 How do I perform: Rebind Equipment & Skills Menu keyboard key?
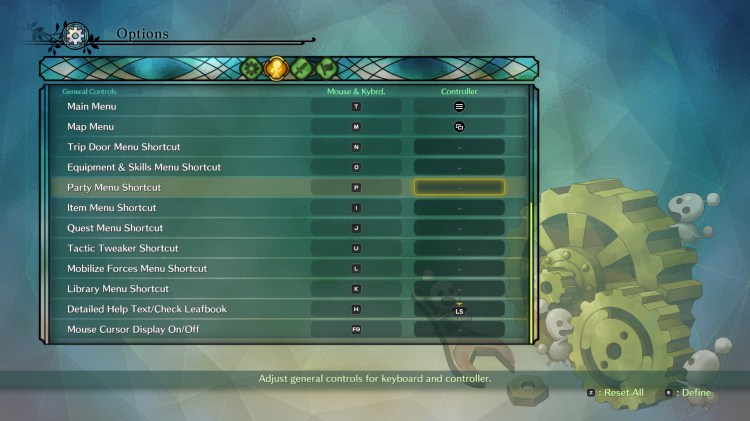356,167
